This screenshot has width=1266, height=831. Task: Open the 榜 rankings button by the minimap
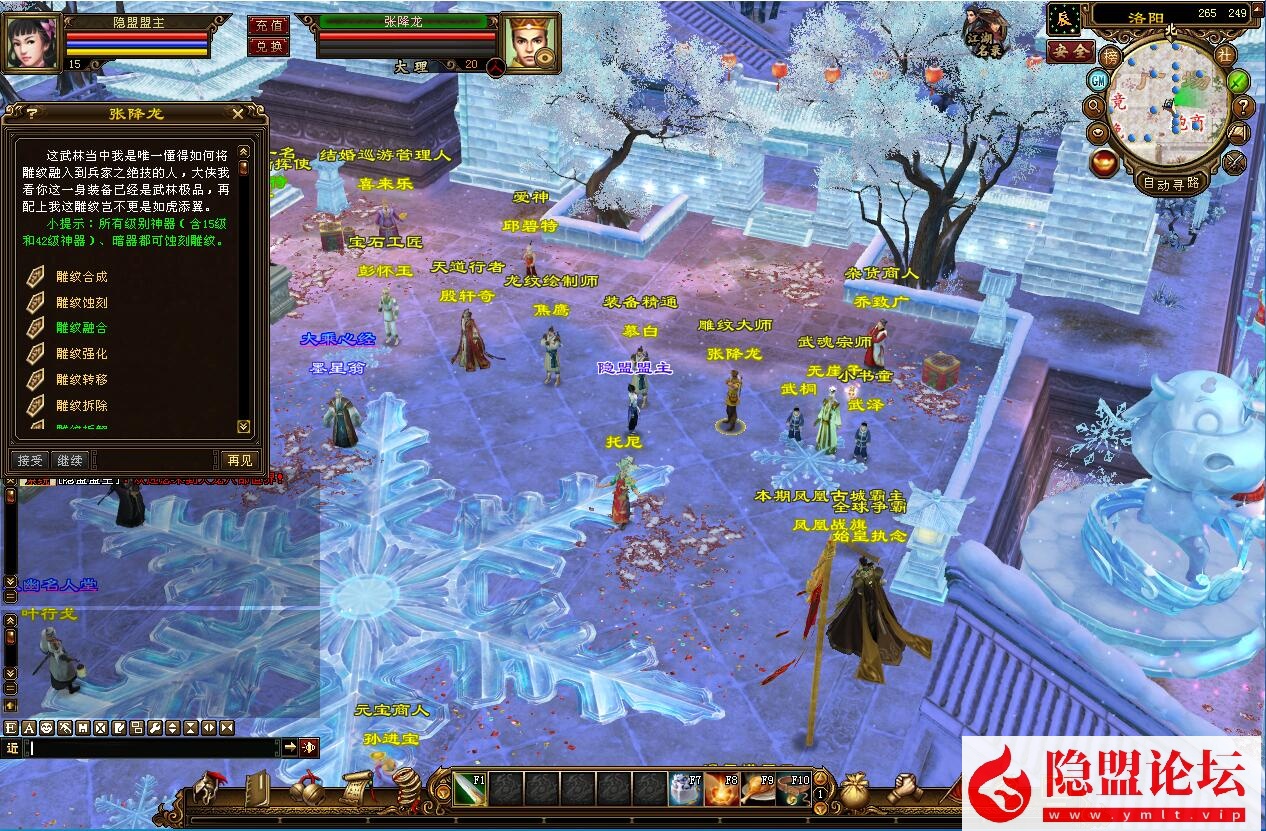pos(1111,56)
